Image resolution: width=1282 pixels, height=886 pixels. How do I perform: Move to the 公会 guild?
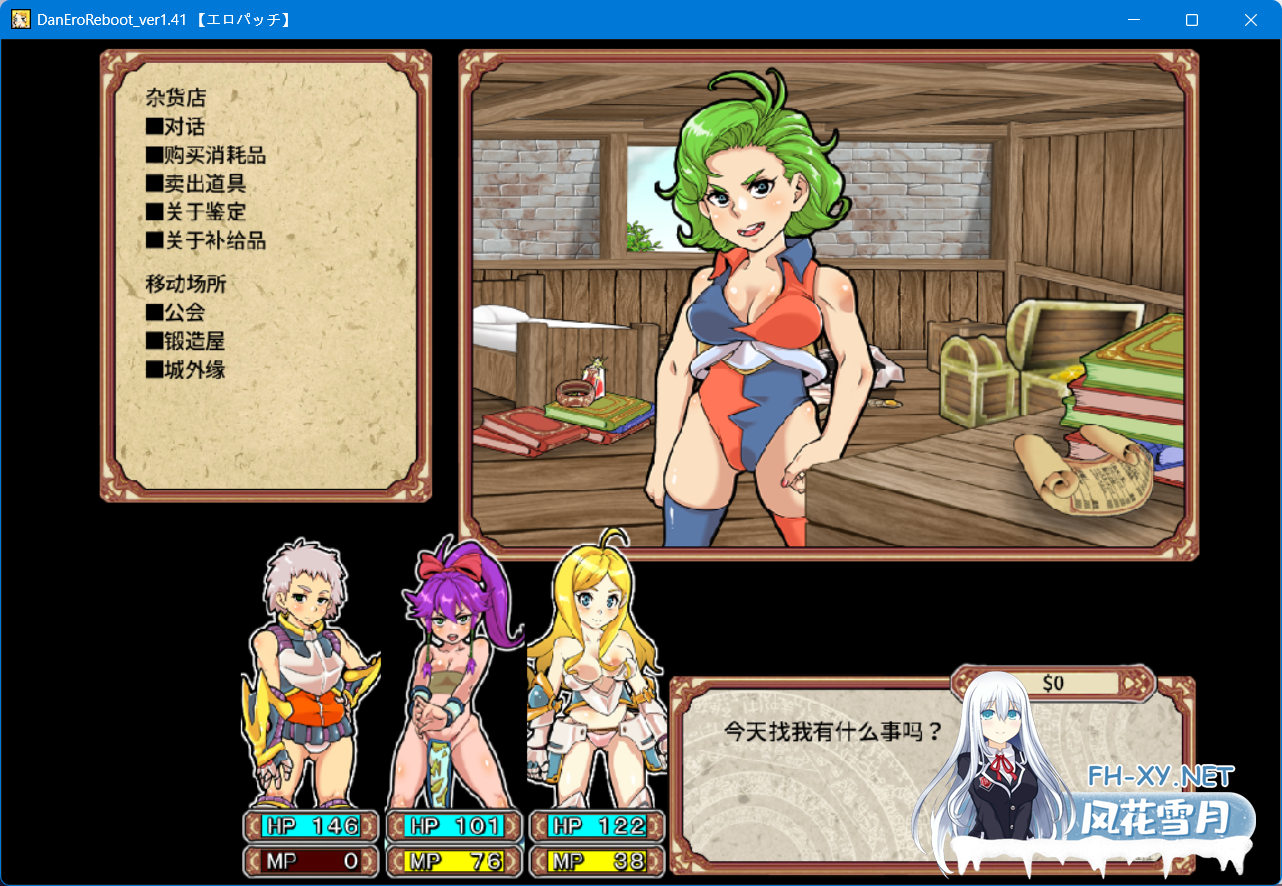(176, 313)
